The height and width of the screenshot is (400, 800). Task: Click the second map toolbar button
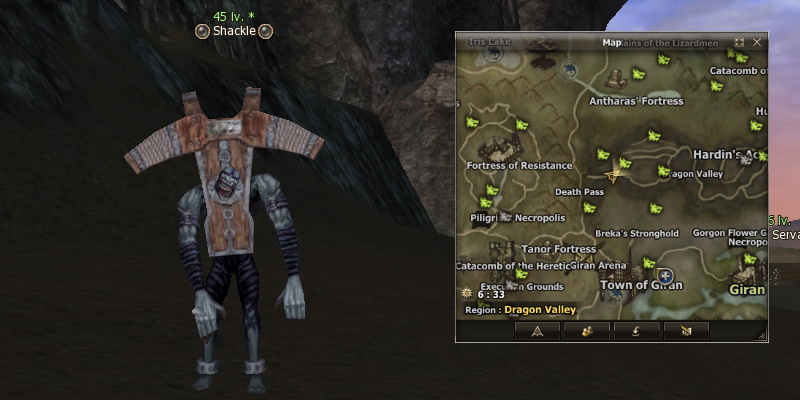click(x=587, y=330)
